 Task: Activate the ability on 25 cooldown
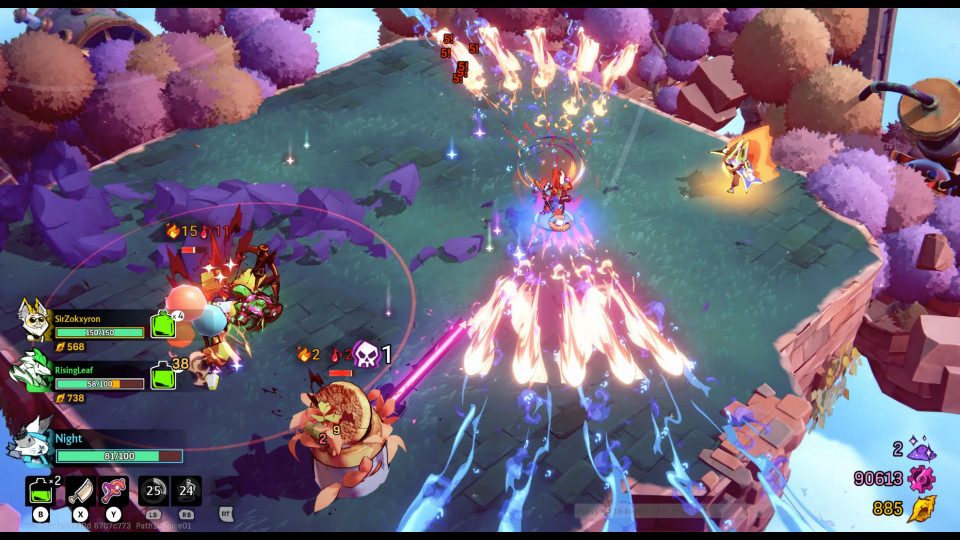click(x=154, y=491)
